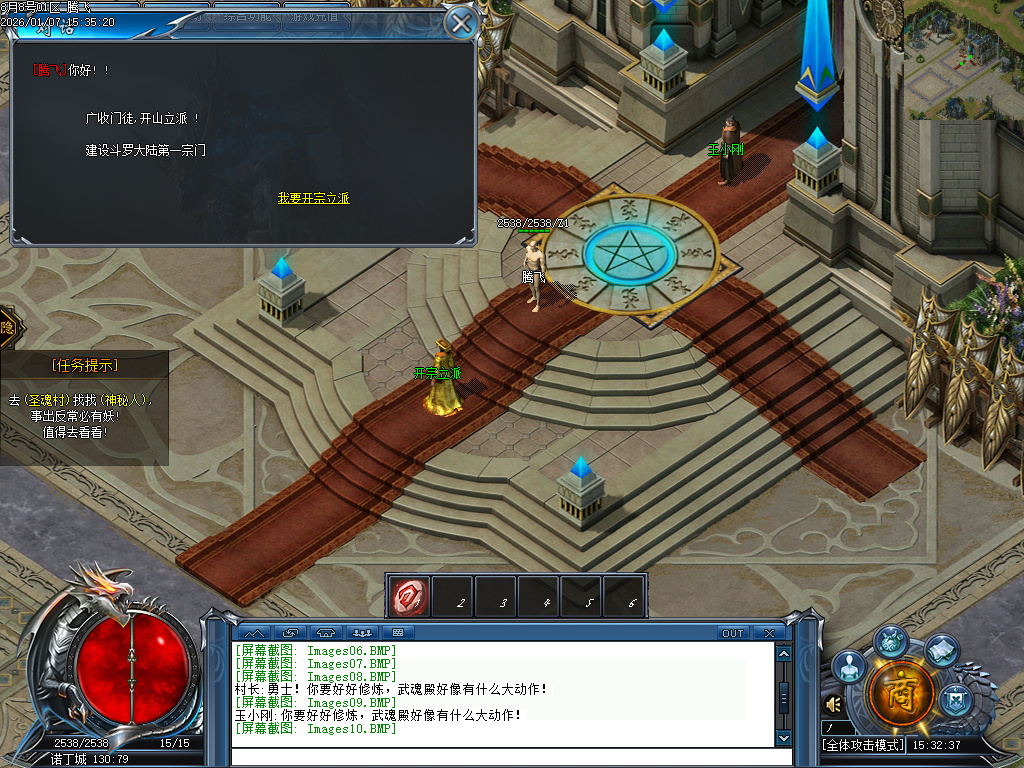Click the OUT button on chat panel

733,633
